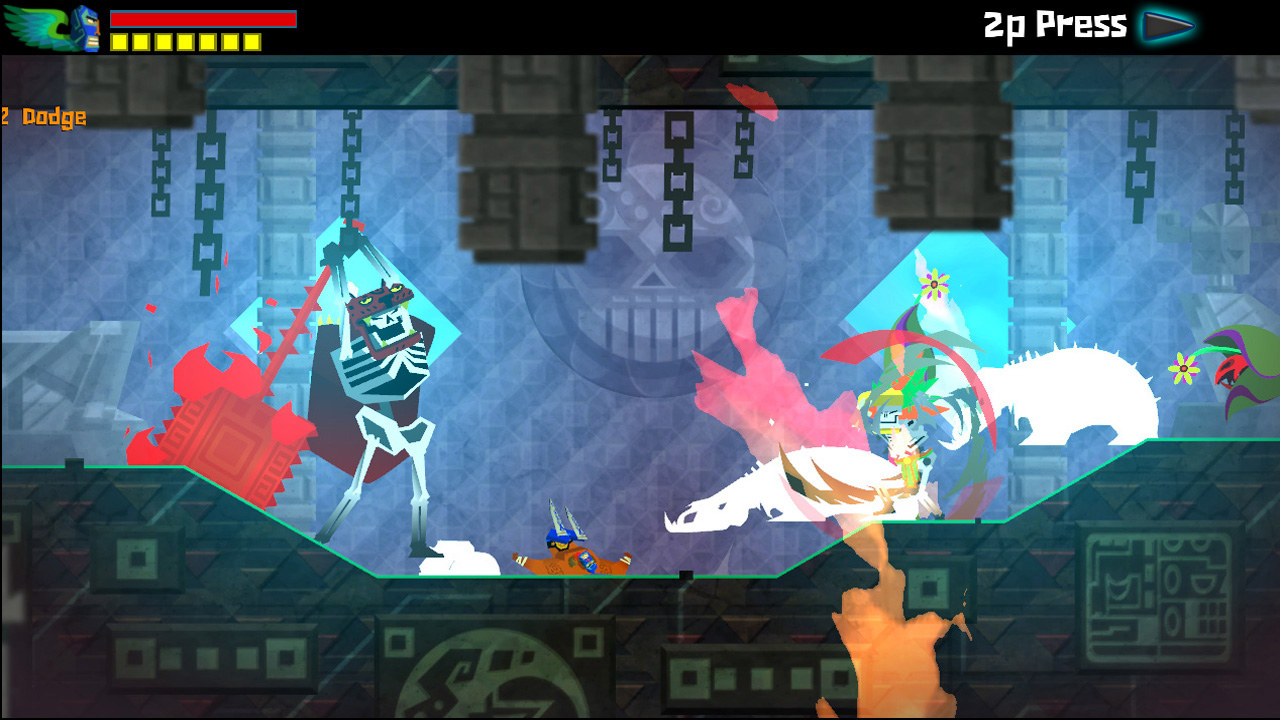Toggle the first yellow stamina pip

(118, 41)
